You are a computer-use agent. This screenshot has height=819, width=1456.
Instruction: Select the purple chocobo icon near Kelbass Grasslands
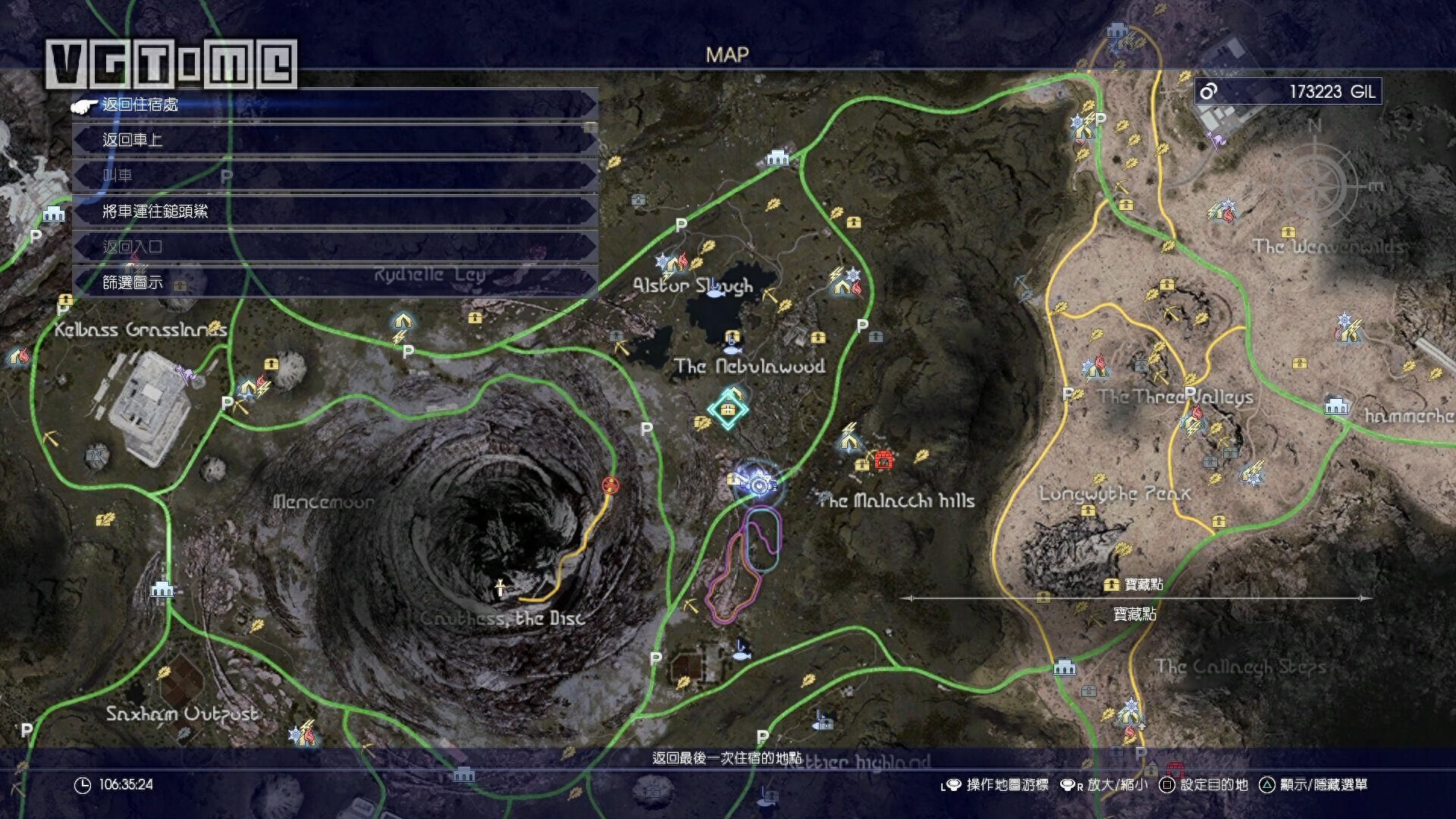[x=186, y=373]
